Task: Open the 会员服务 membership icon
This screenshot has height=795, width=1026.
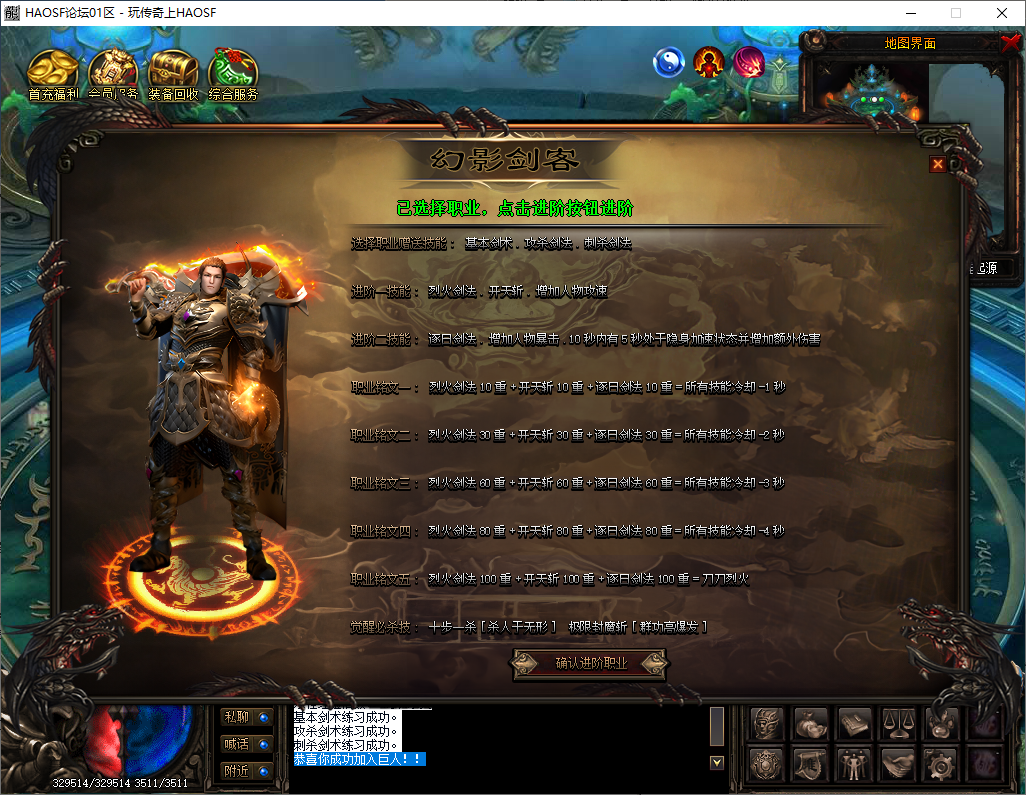Action: [113, 74]
